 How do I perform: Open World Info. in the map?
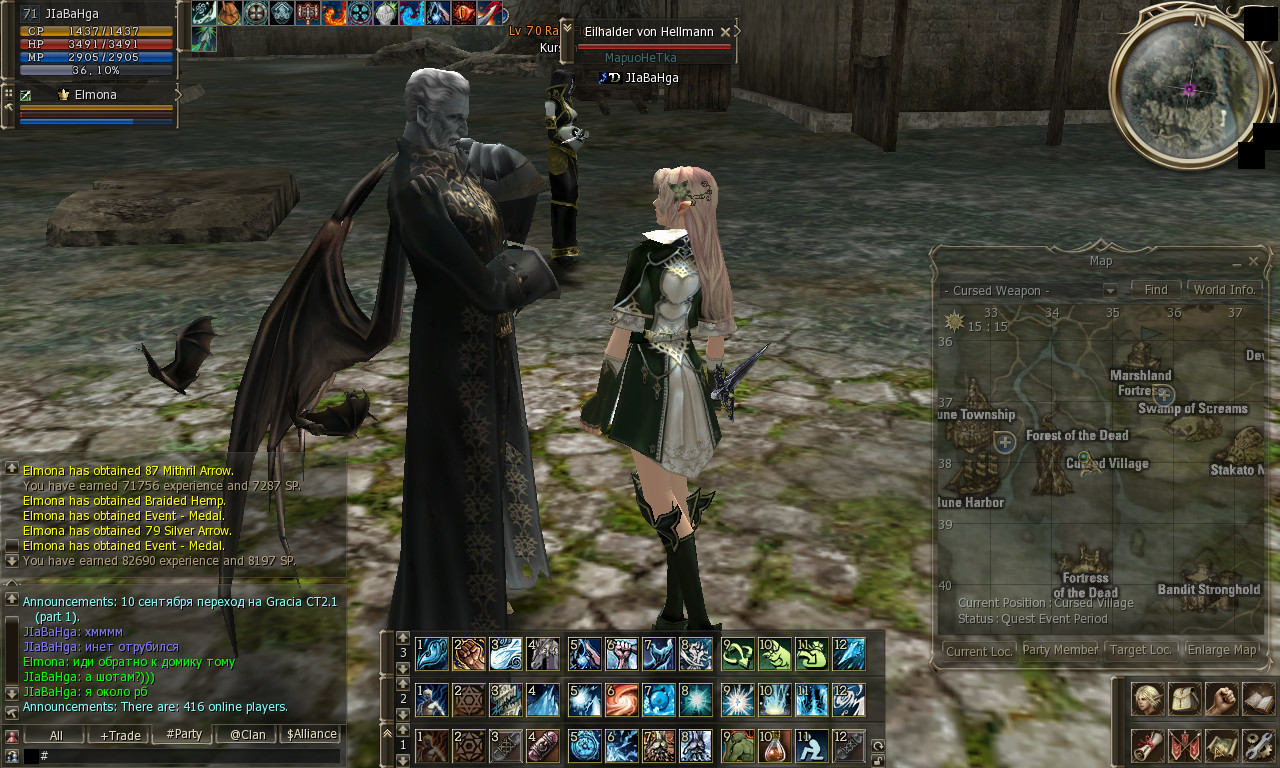[x=1224, y=289]
